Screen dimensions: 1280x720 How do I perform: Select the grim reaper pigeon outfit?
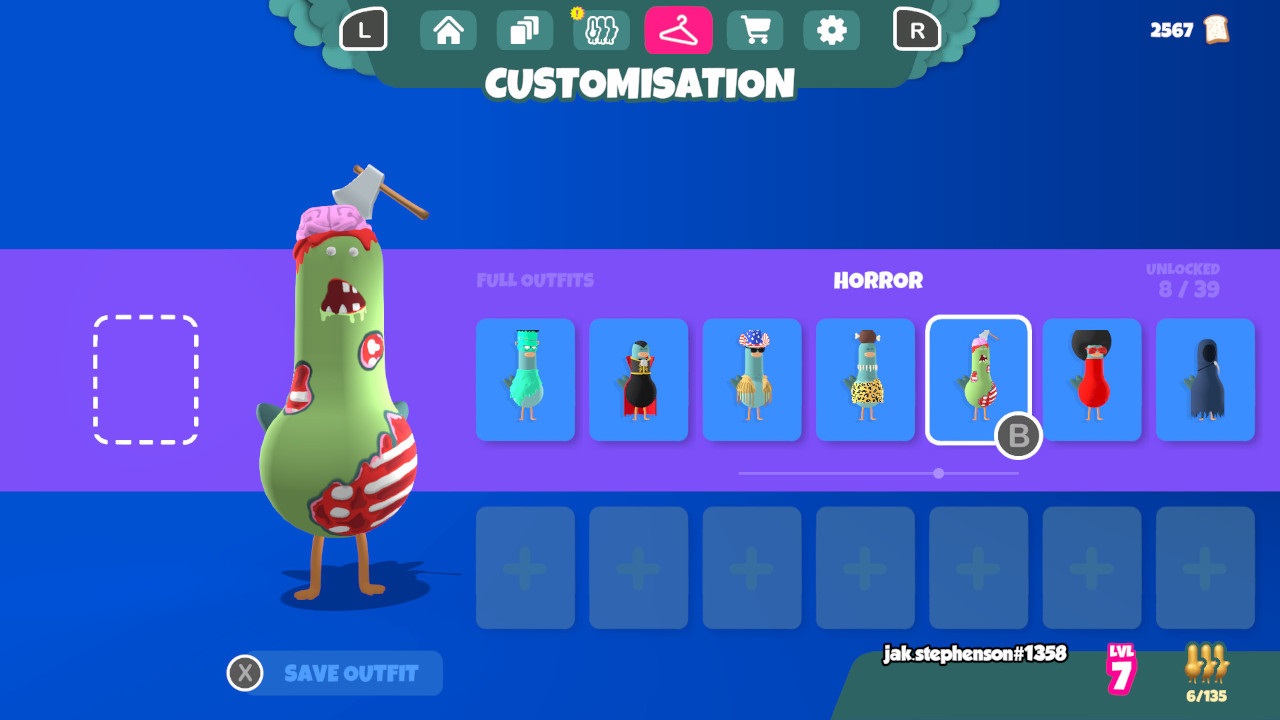1204,380
